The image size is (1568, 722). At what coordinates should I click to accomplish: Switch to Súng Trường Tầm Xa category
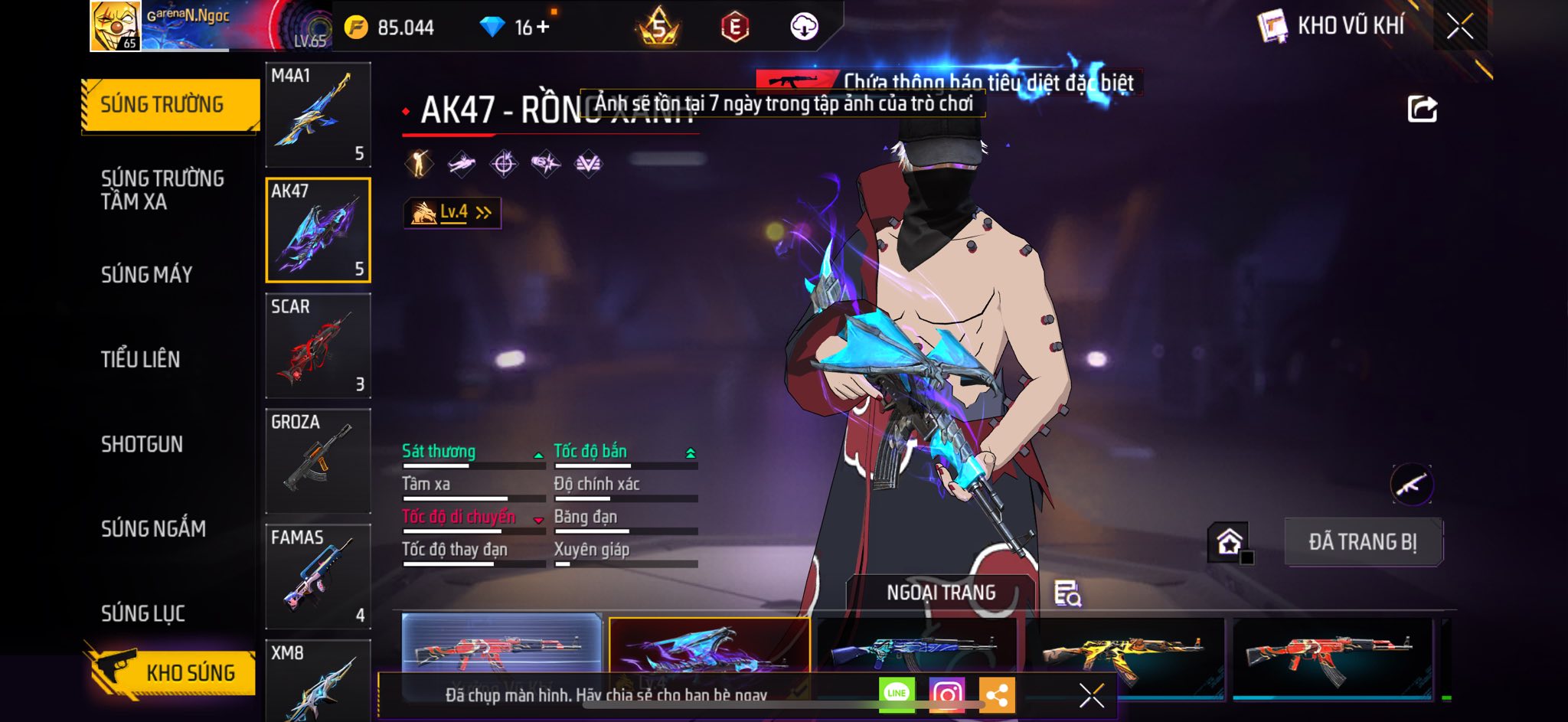162,190
